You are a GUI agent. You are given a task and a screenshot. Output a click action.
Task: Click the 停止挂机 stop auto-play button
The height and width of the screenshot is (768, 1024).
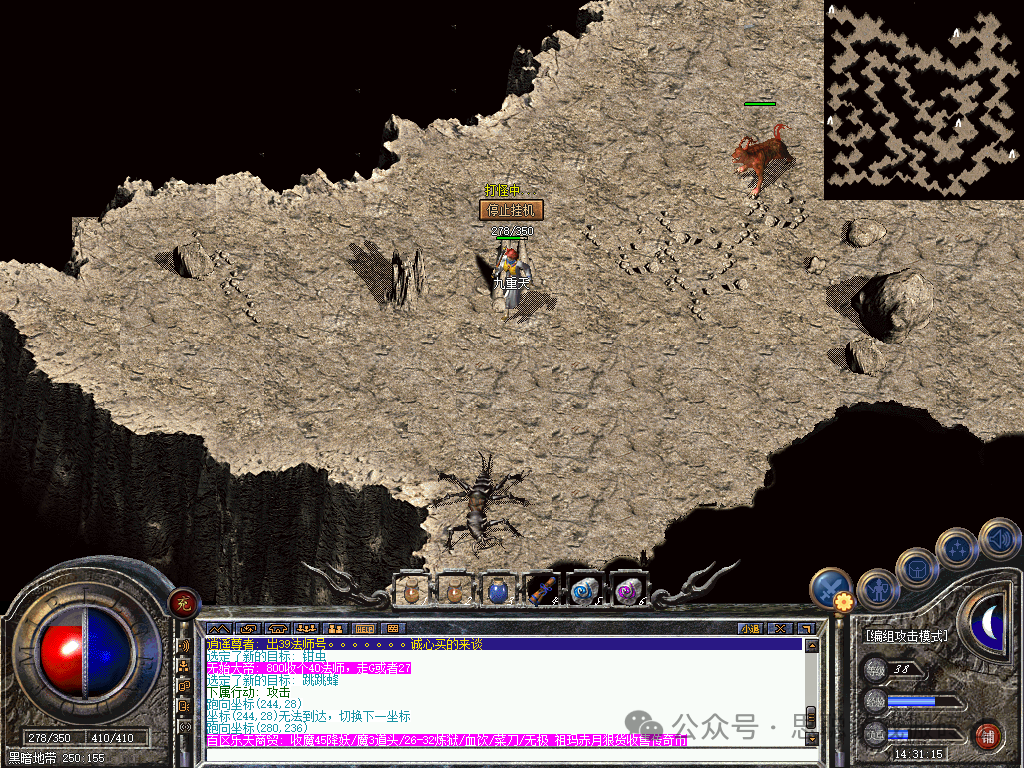[x=511, y=210]
